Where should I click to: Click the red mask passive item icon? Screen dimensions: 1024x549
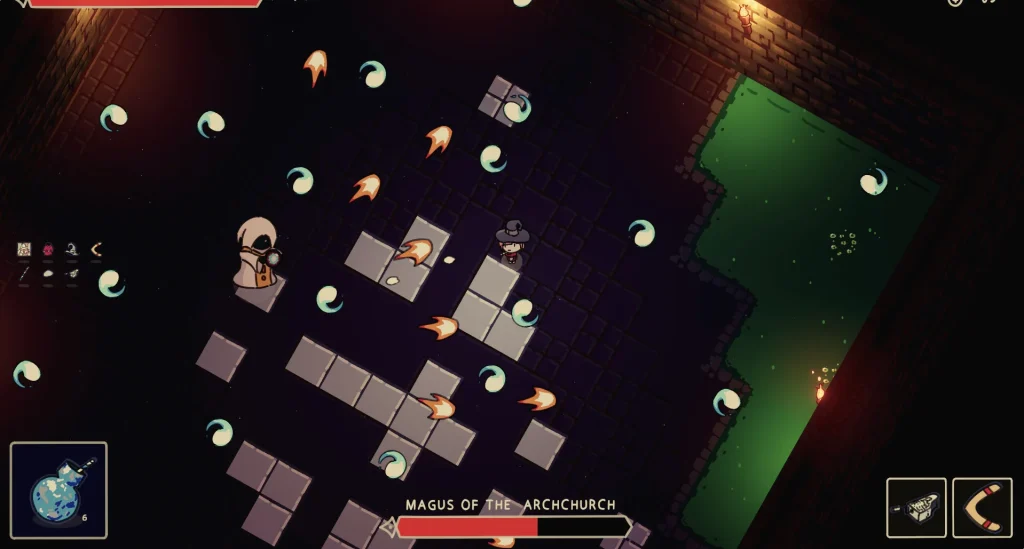48,250
